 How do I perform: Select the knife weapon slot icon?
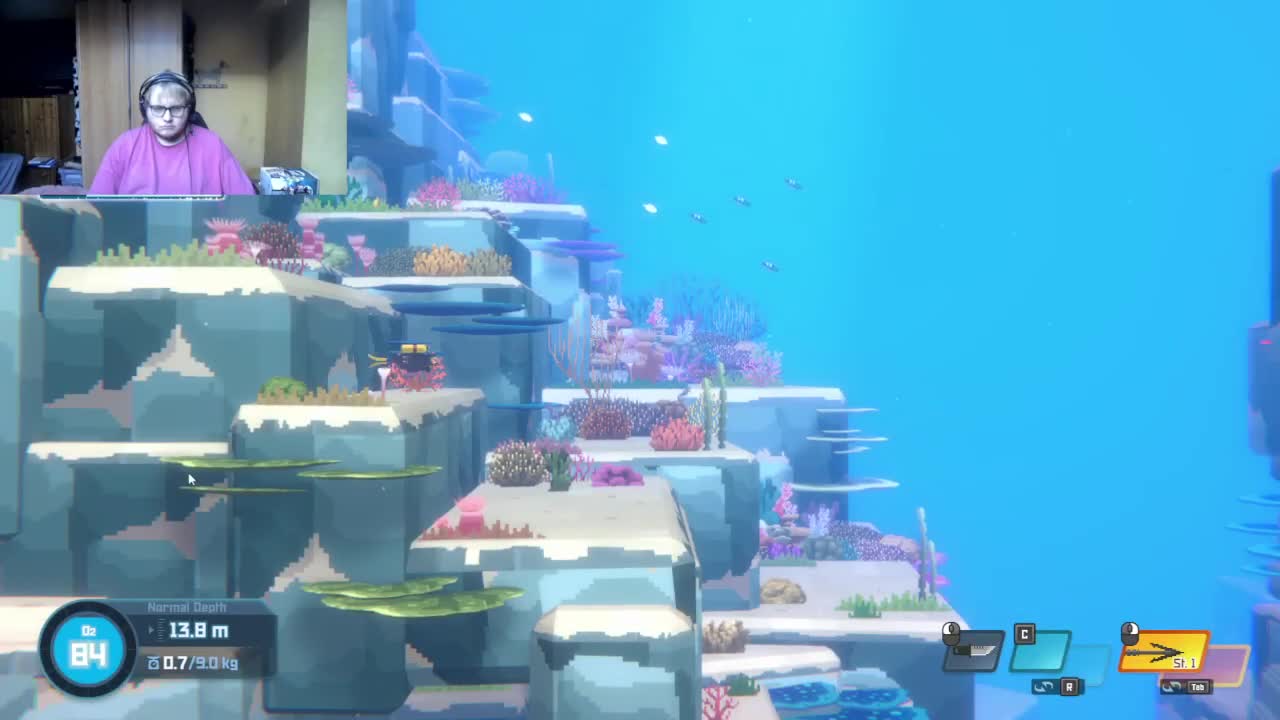[970, 652]
